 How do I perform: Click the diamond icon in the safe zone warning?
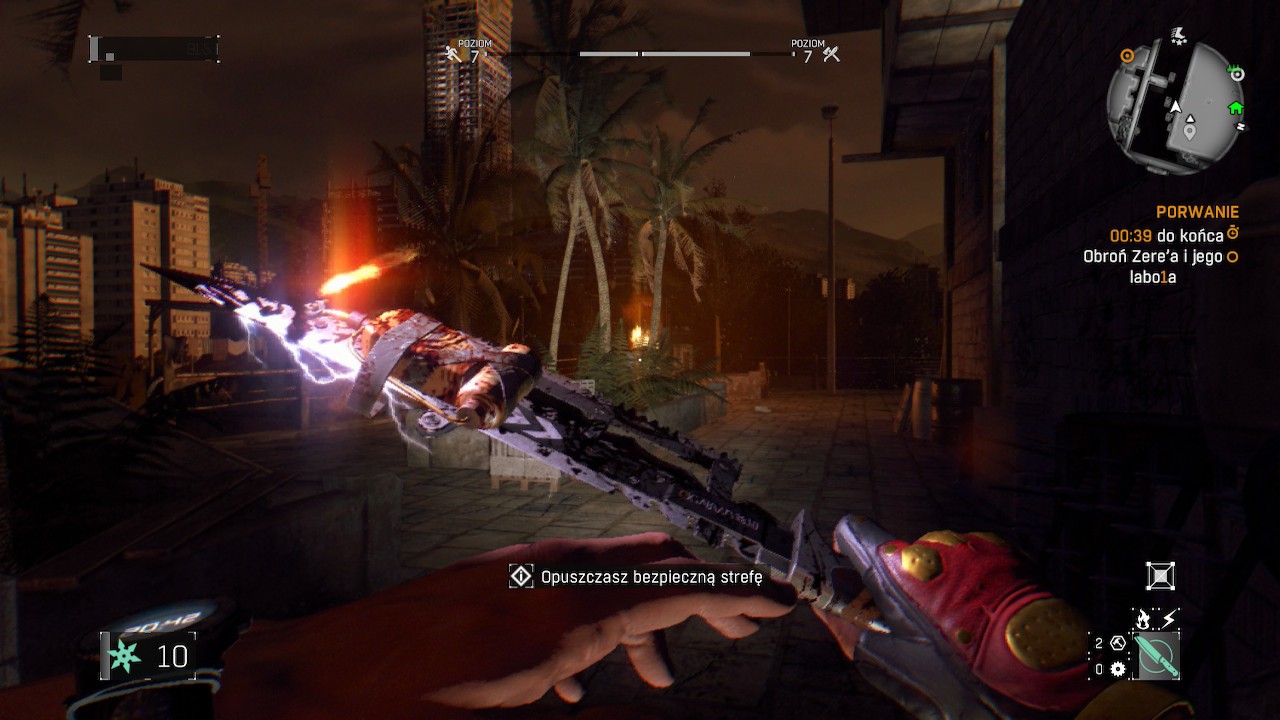(x=519, y=575)
